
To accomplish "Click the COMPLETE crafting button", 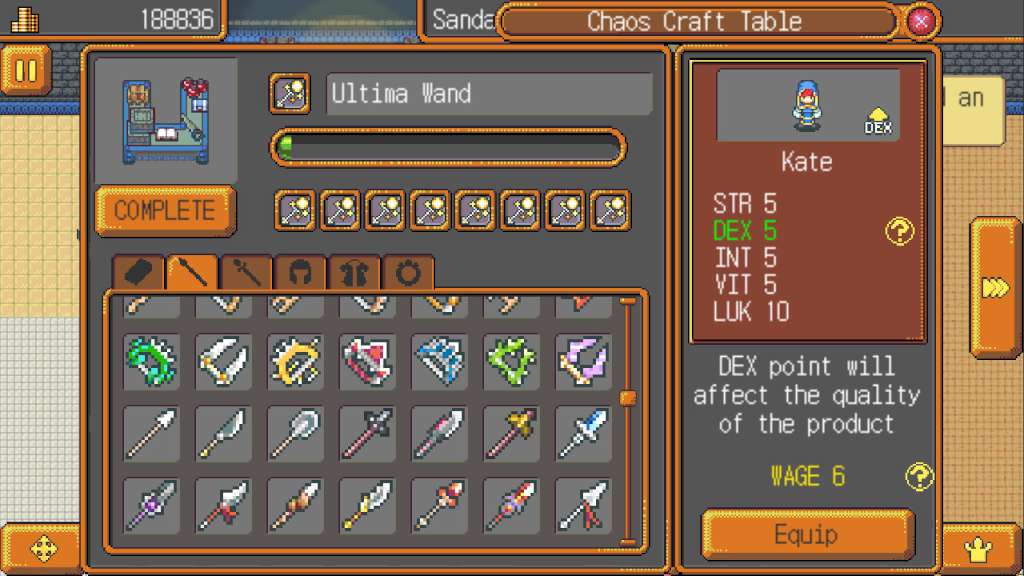I will tap(165, 211).
